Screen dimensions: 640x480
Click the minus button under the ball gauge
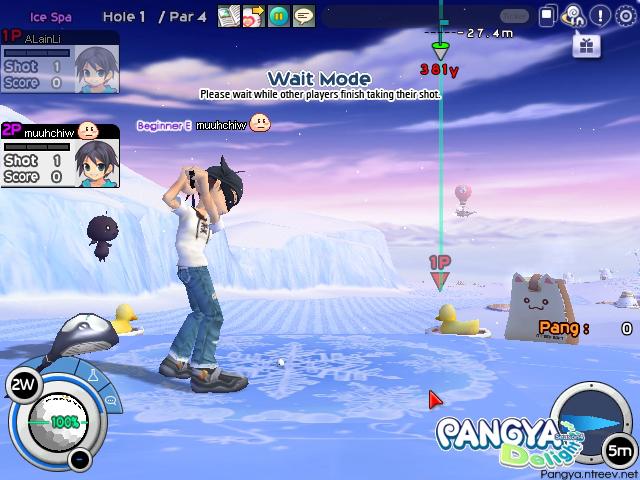[x=80, y=460]
